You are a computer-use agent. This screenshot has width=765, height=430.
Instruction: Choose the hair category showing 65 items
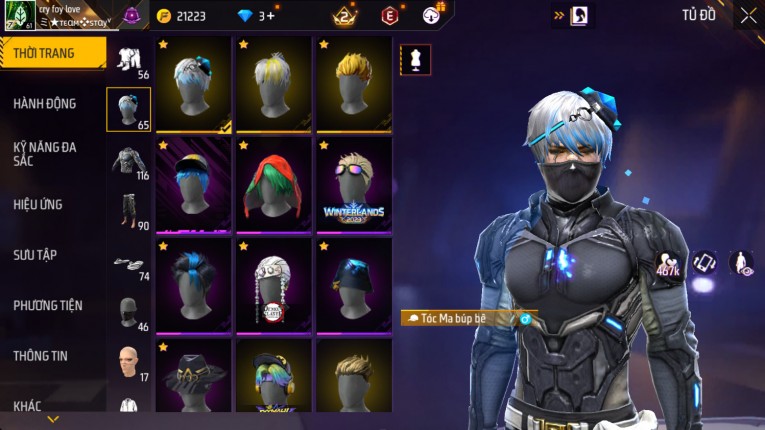tap(129, 110)
